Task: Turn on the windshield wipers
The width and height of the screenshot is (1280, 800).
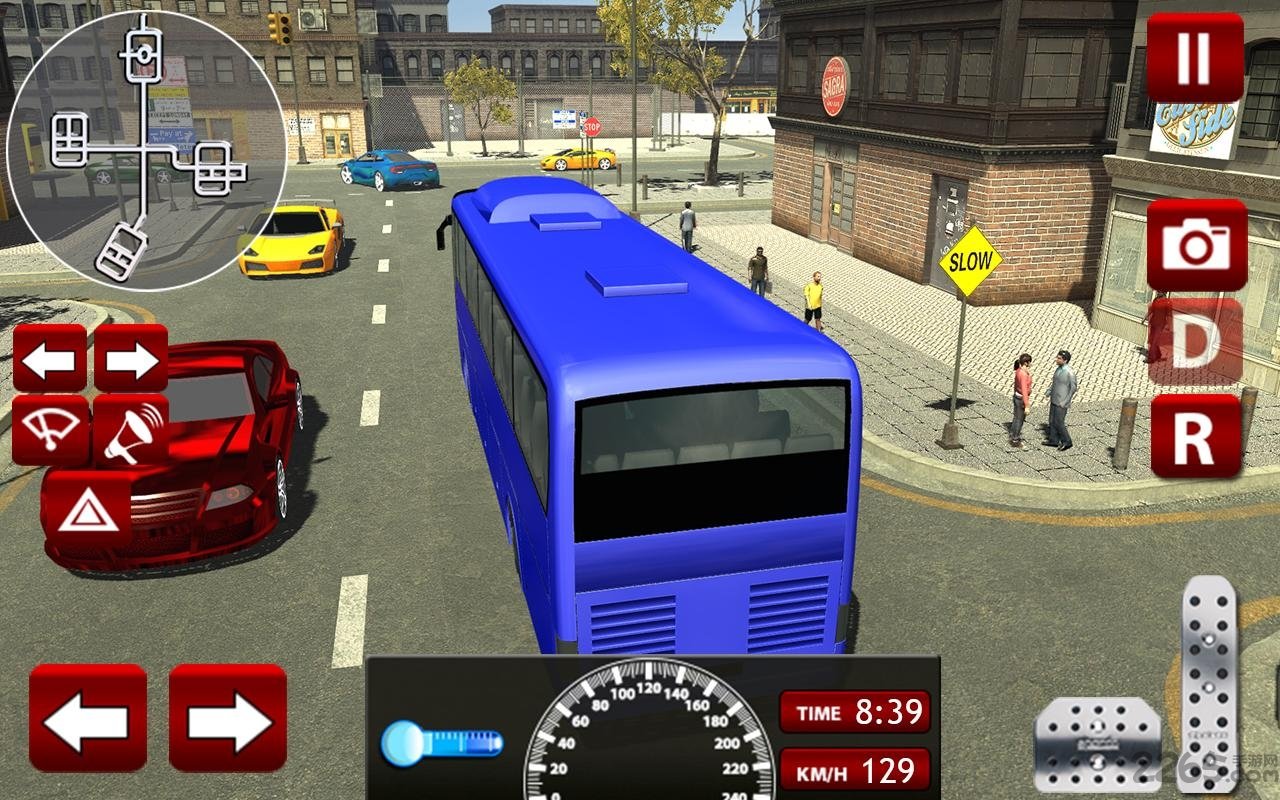Action: coord(50,430)
